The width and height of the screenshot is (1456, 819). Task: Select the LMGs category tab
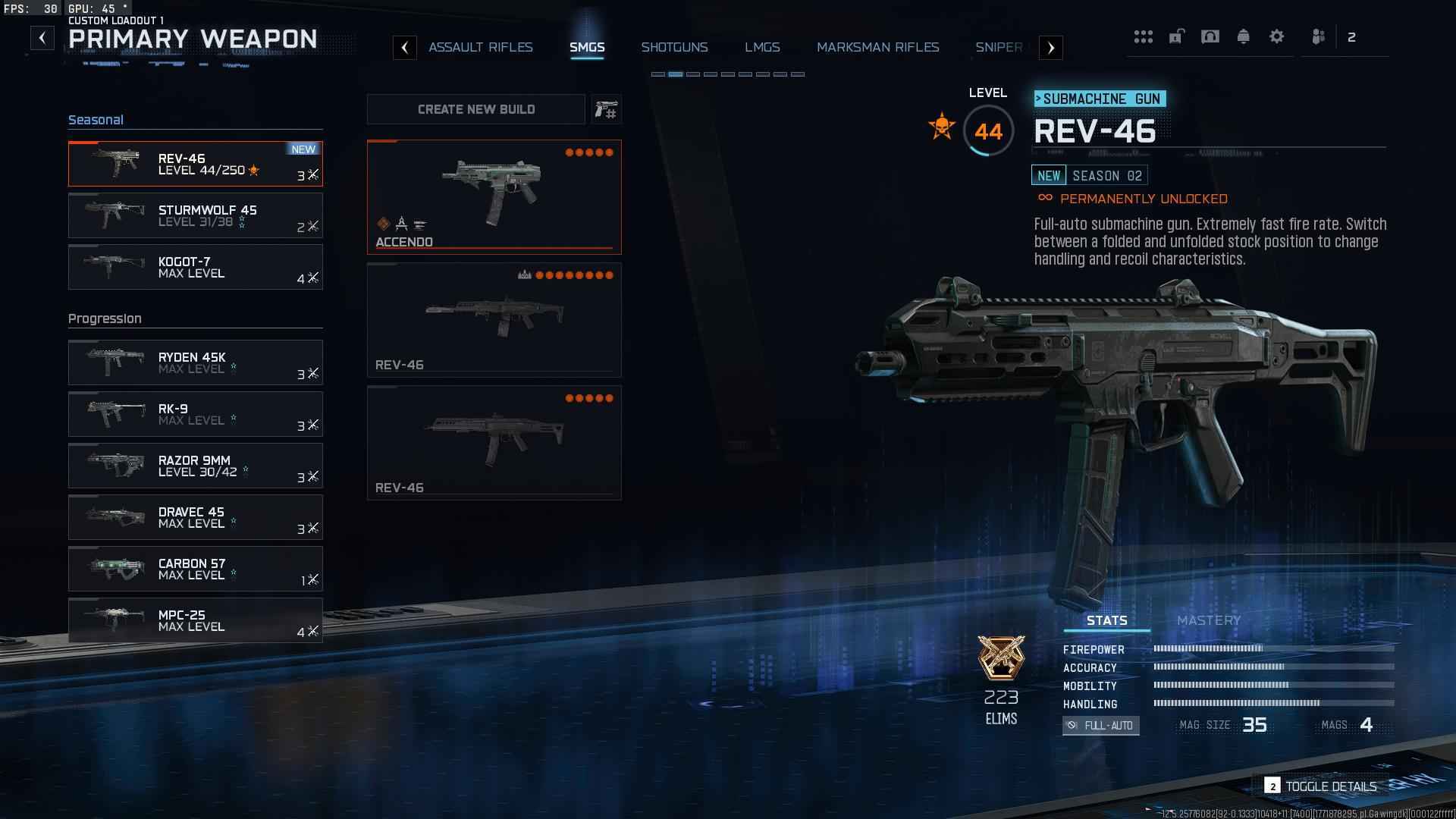[x=762, y=47]
